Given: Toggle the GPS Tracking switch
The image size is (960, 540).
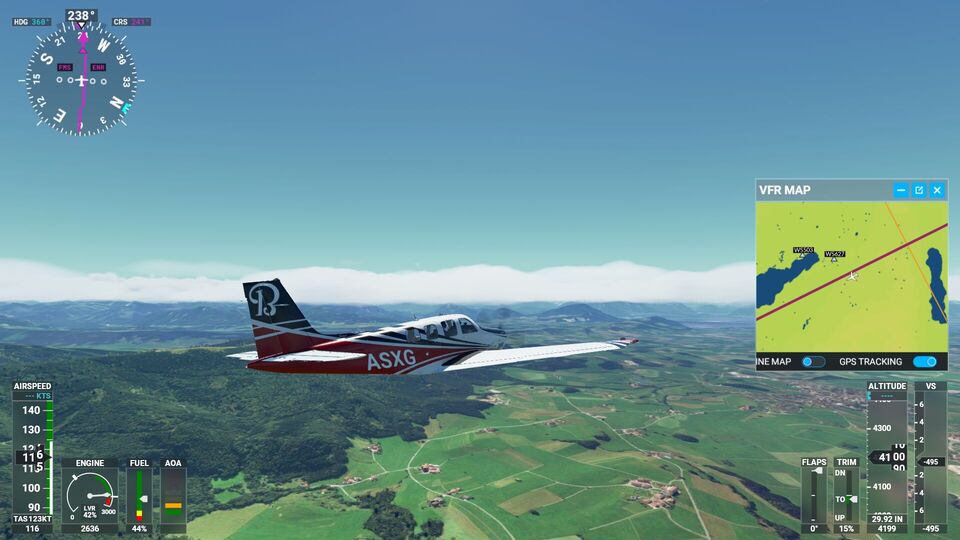Looking at the screenshot, I should tap(924, 362).
